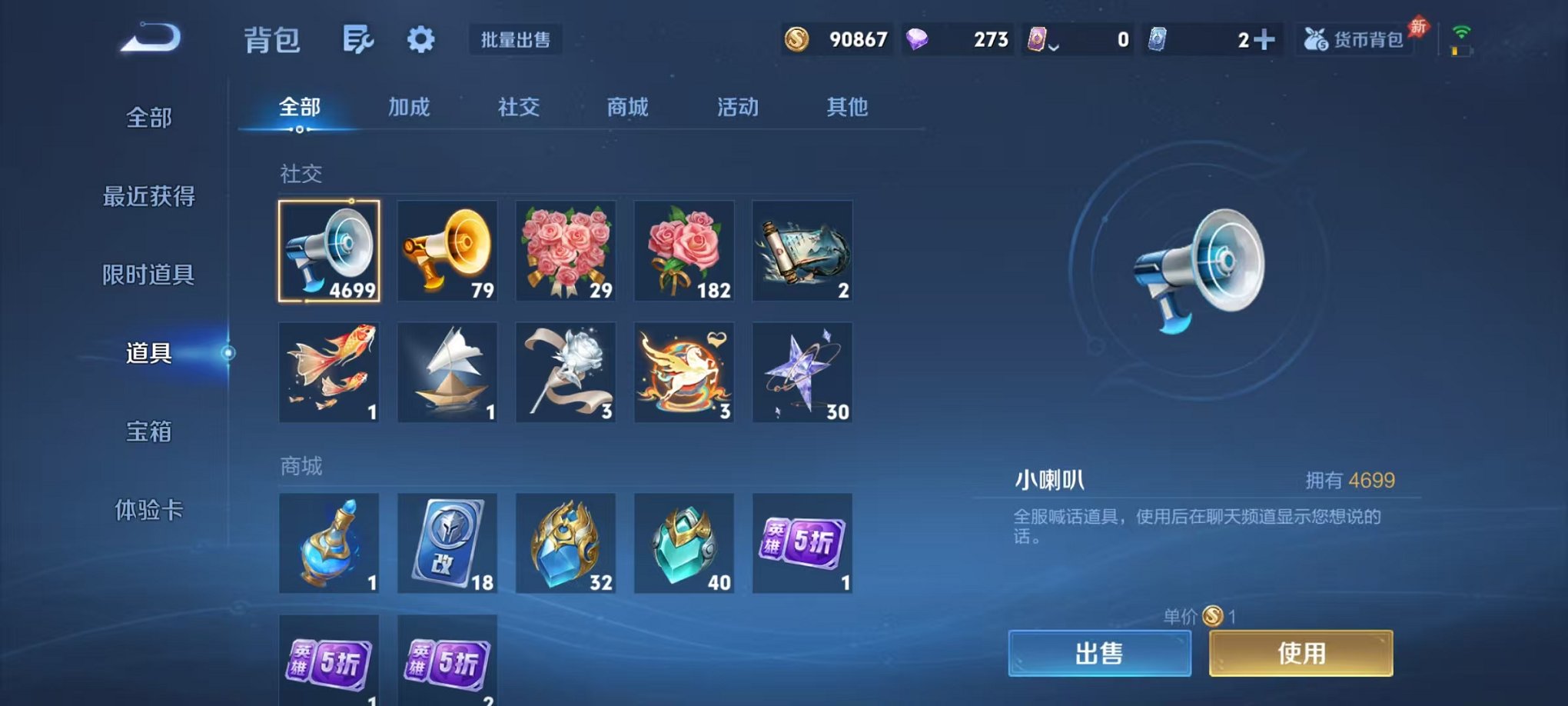Click the backpack settings gear icon
Image resolution: width=1568 pixels, height=706 pixels.
point(420,39)
